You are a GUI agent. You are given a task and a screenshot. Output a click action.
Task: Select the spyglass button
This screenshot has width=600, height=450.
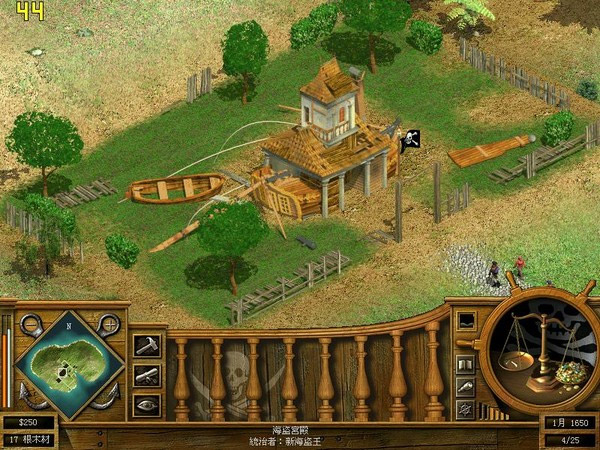click(x=465, y=386)
